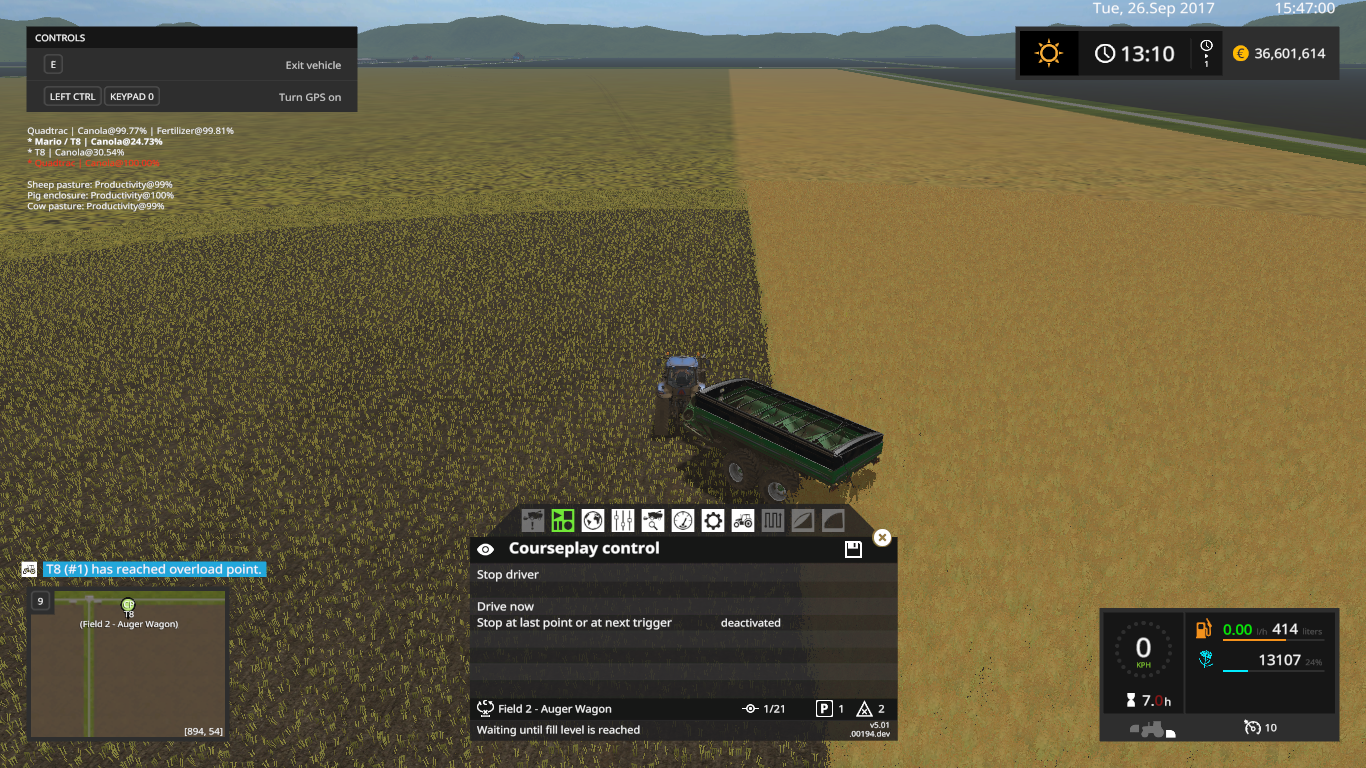
Task: Select the tractor configuration tab icon
Action: (x=742, y=520)
